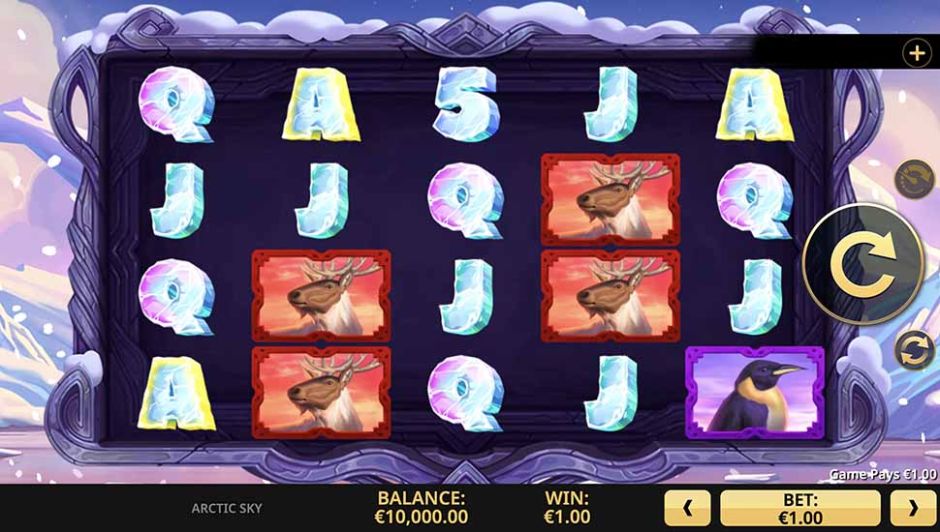Screen dimensions: 940x532
Task: Open the BET €1.00 amount panel
Action: 800,508
